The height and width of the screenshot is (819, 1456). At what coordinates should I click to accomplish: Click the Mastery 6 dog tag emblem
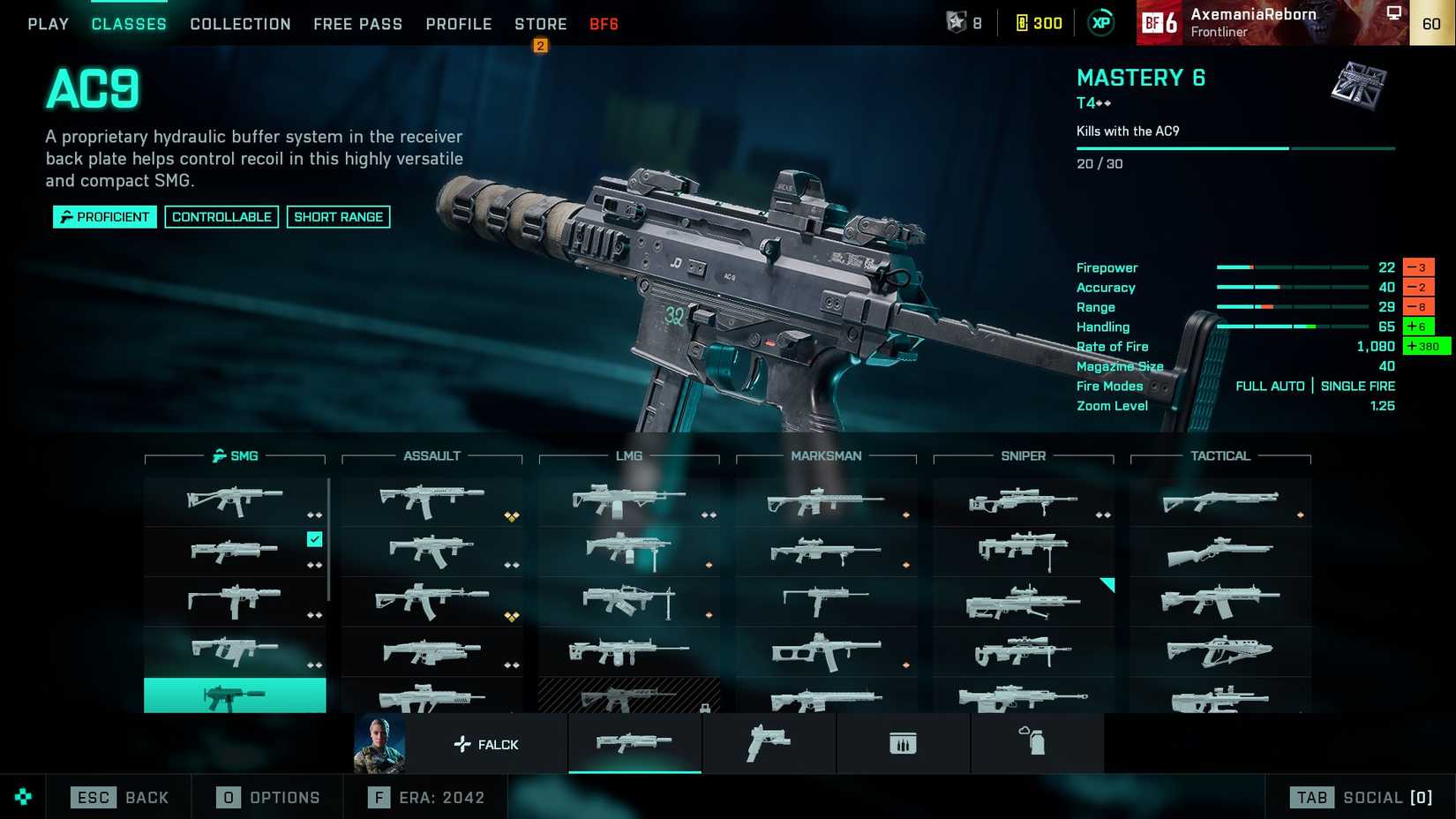click(1357, 88)
